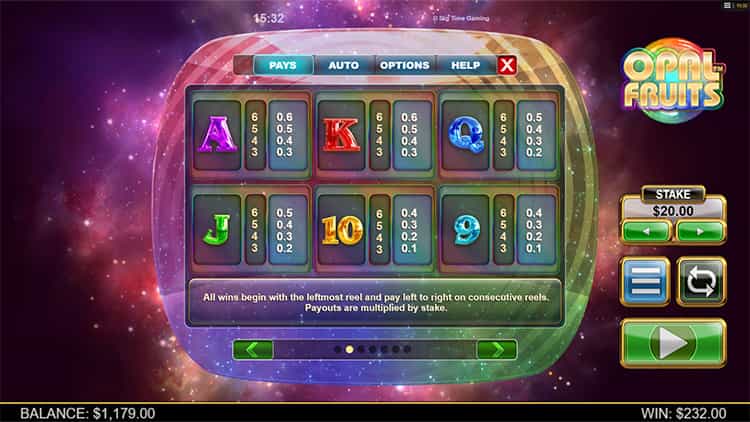Select the OPTIONS tab
The width and height of the screenshot is (750, 422).
(x=404, y=66)
